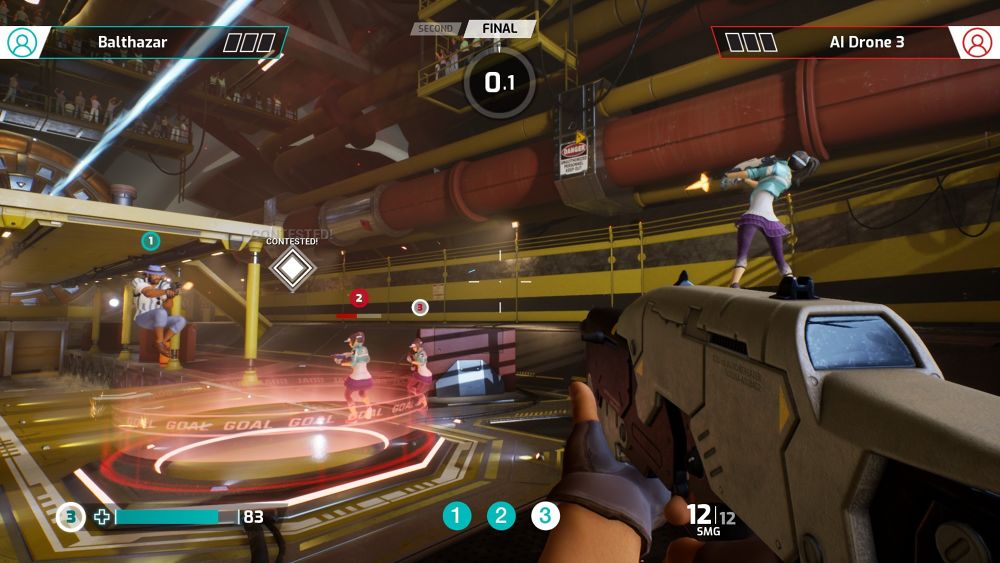Click teammate marker 1 above the capped player

(150, 241)
